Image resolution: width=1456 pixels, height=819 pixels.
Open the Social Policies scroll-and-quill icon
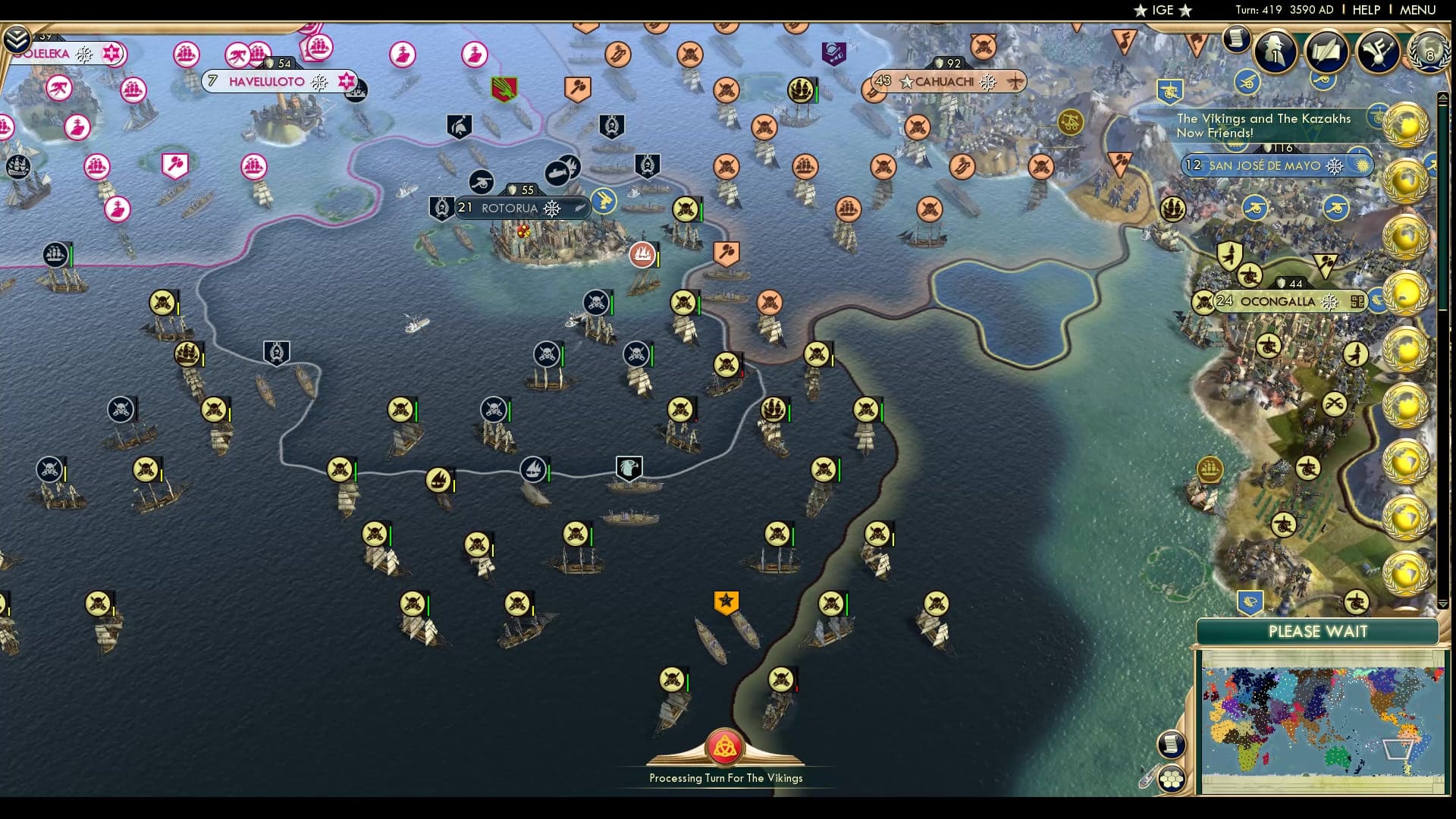[1325, 52]
